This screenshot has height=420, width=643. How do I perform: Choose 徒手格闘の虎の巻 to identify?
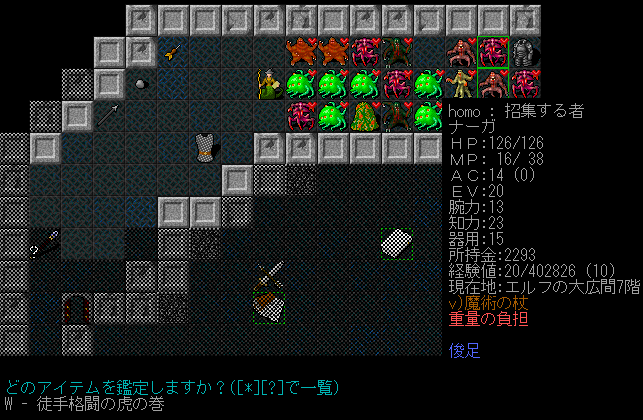pyautogui.click(x=88, y=405)
